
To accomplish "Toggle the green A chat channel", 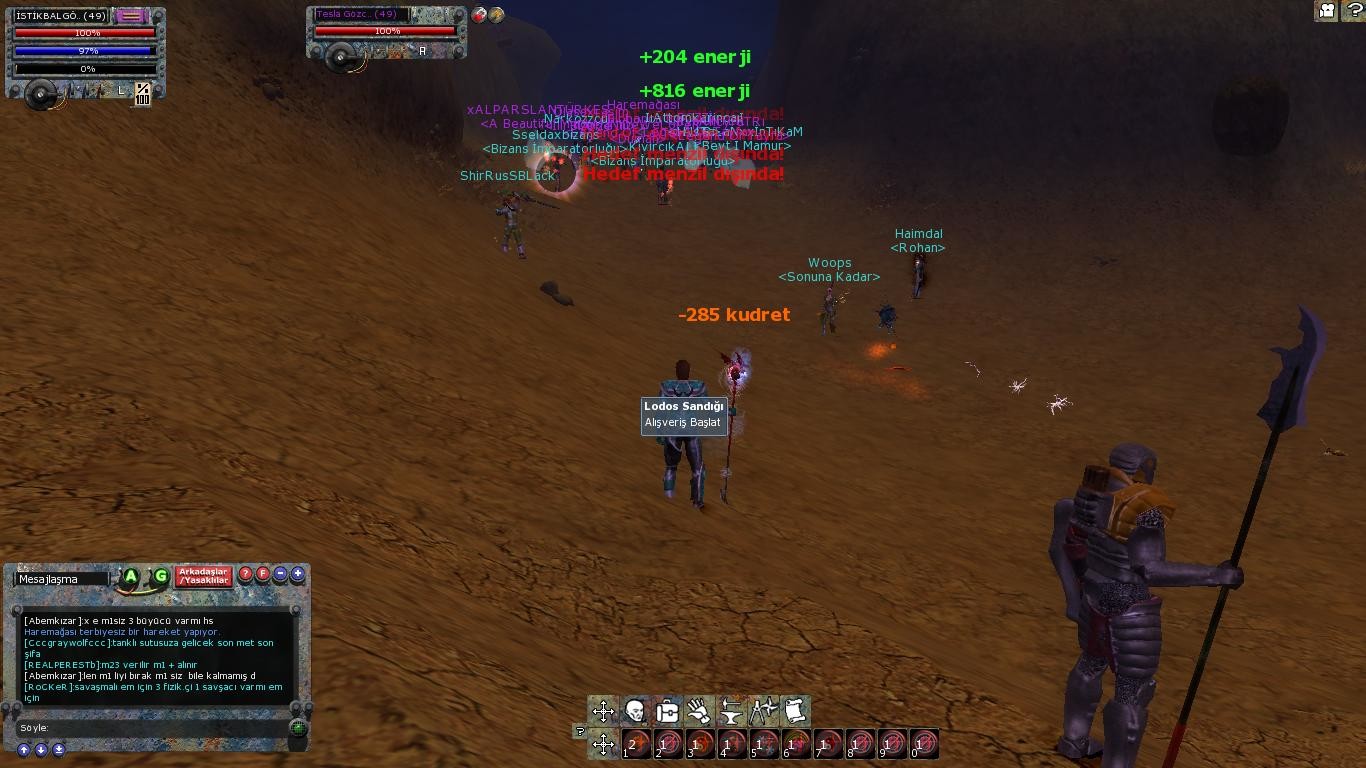I will [131, 576].
